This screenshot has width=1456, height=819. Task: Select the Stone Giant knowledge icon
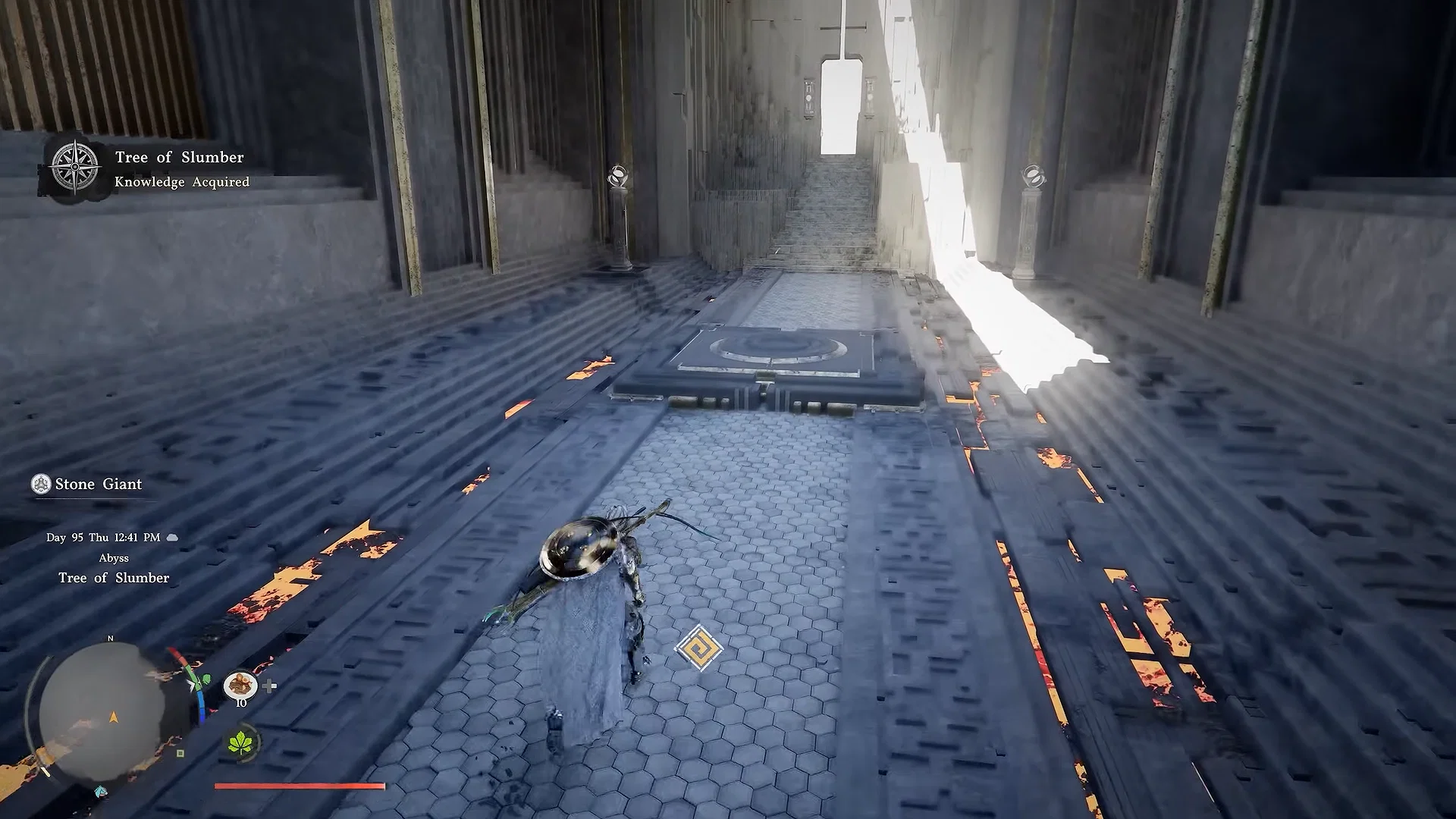point(40,484)
